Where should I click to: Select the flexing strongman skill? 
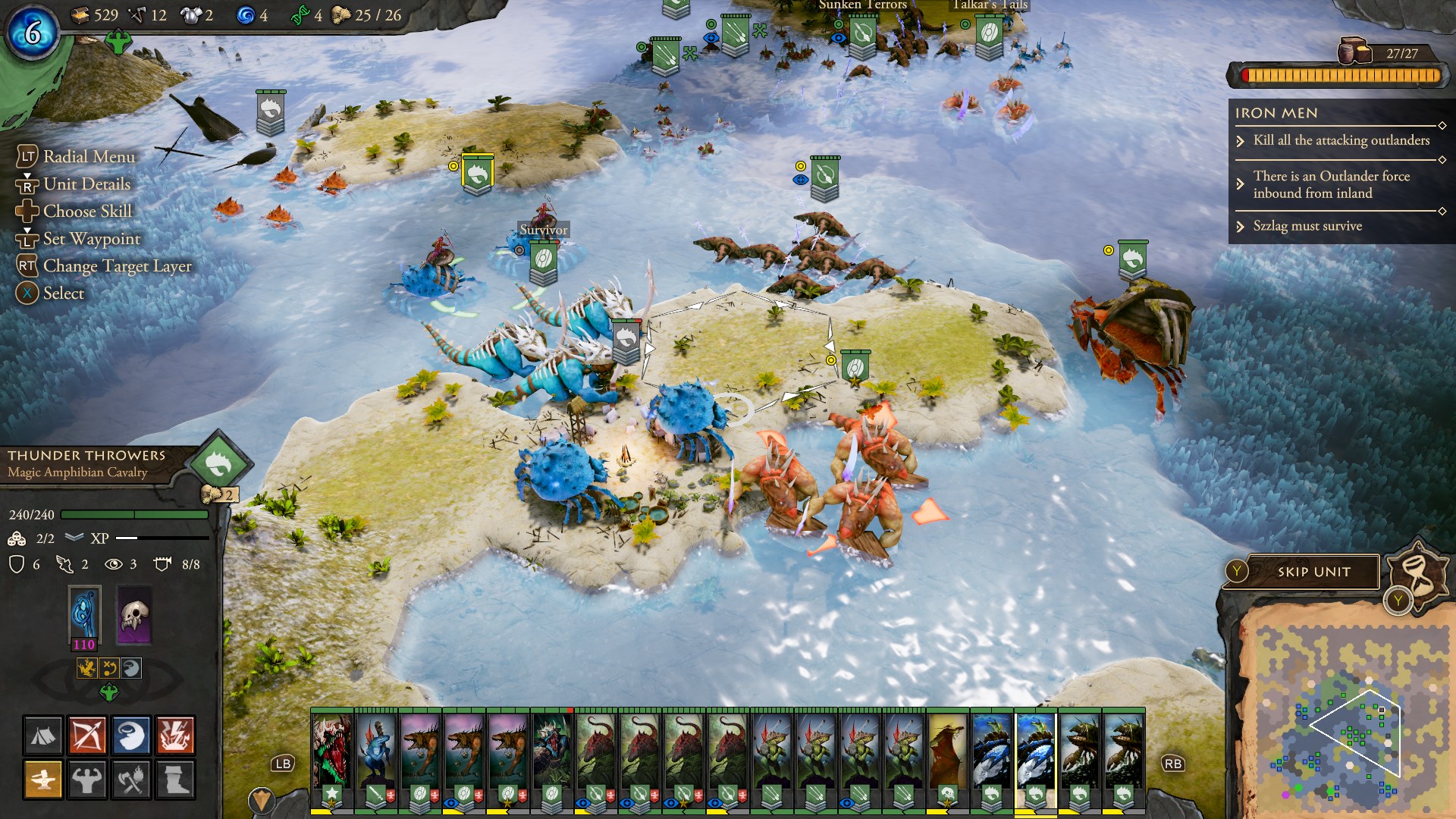[x=87, y=780]
